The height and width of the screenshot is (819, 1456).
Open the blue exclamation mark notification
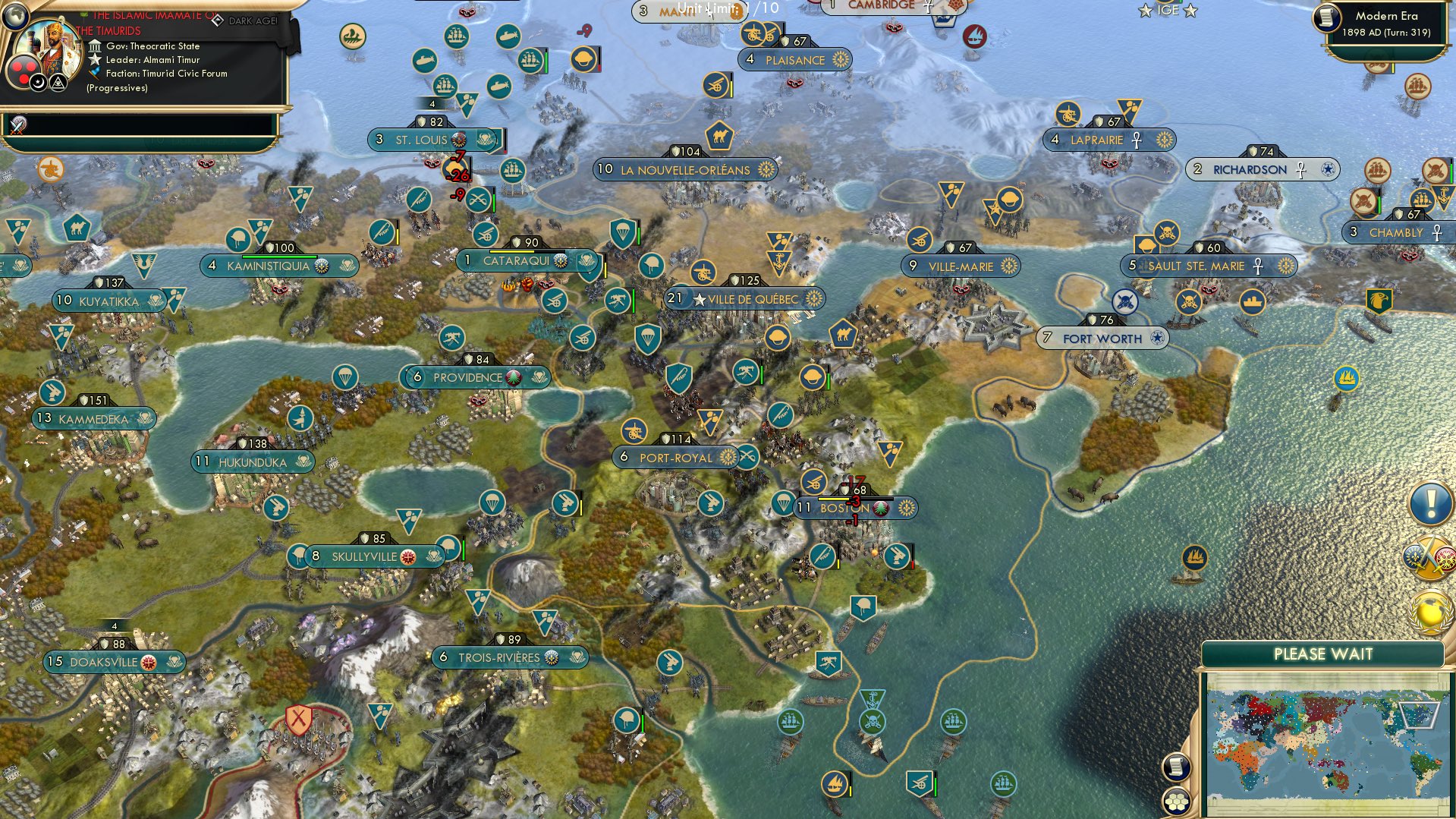click(x=1430, y=503)
